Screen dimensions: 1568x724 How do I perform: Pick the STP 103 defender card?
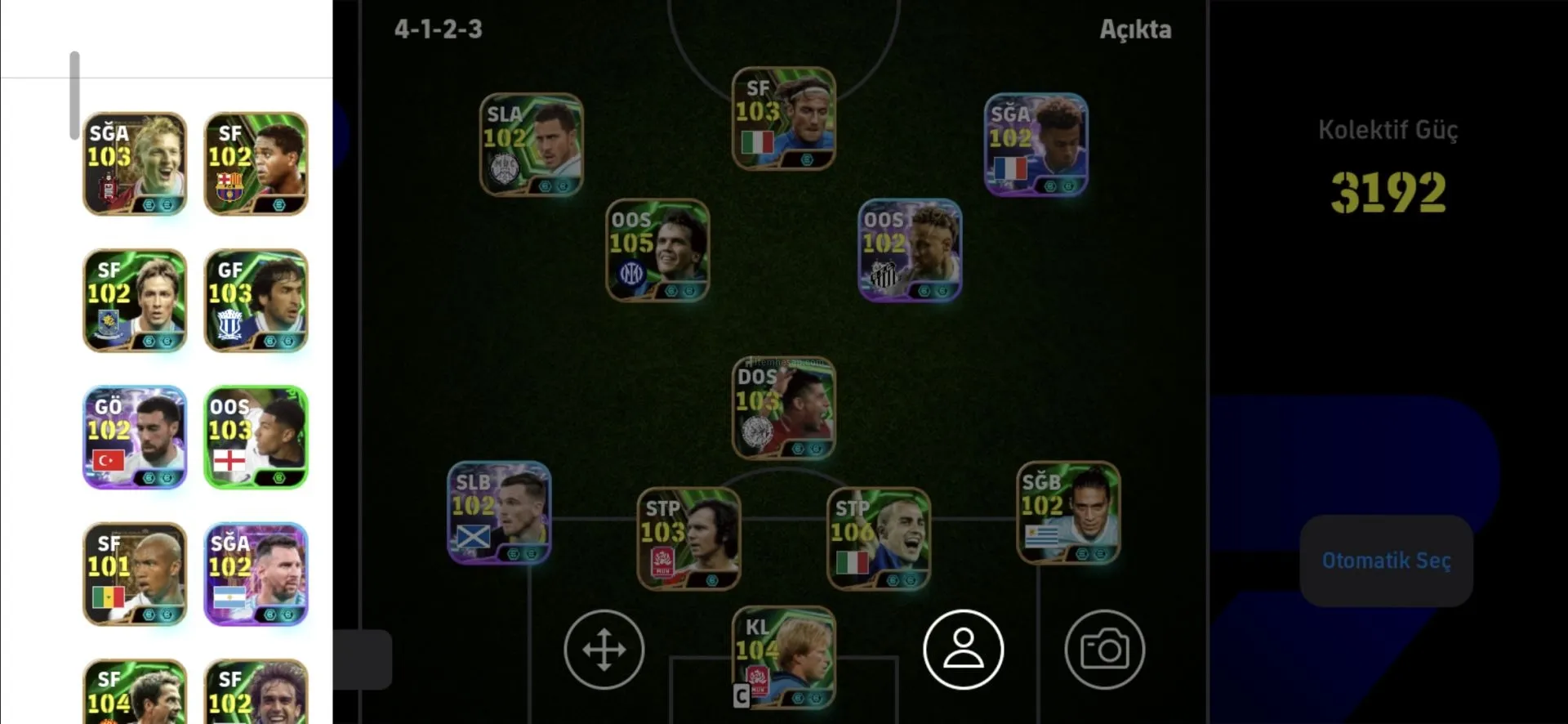(688, 539)
